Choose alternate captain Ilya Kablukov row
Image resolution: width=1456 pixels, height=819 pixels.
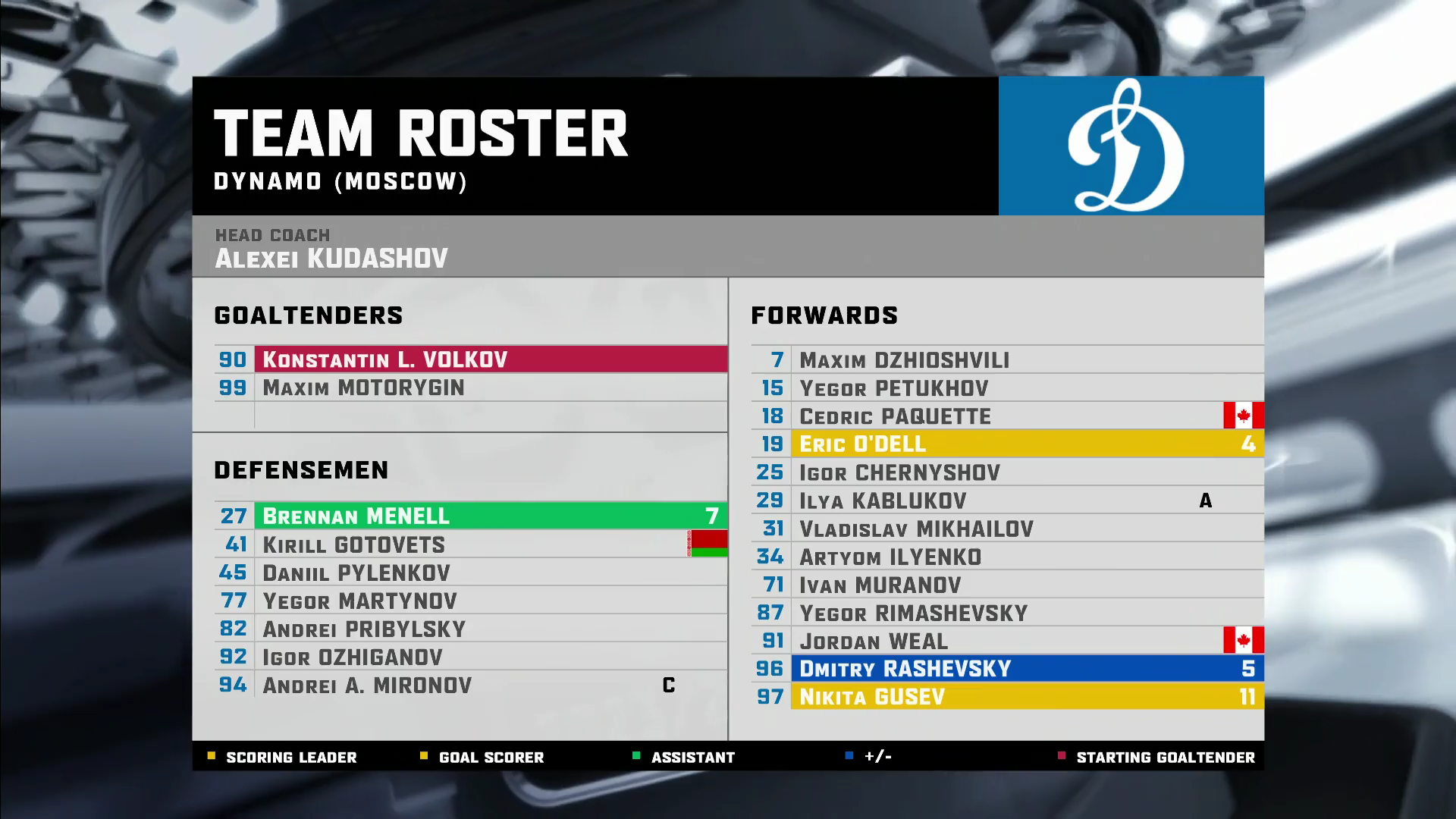[1007, 500]
